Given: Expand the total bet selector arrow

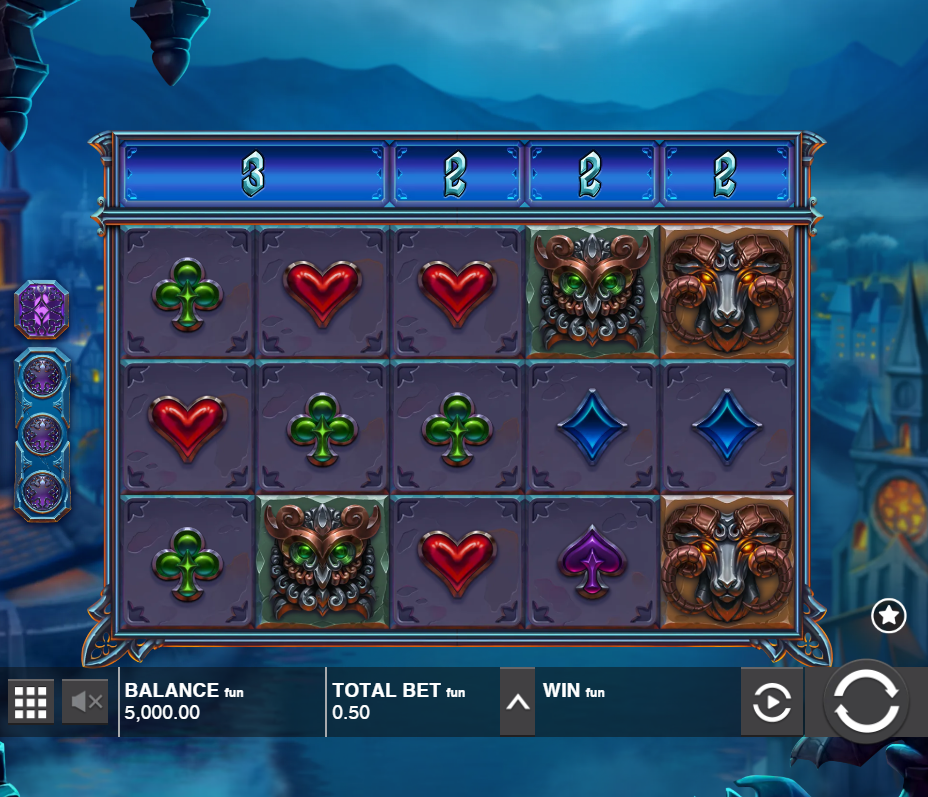Looking at the screenshot, I should 517,702.
